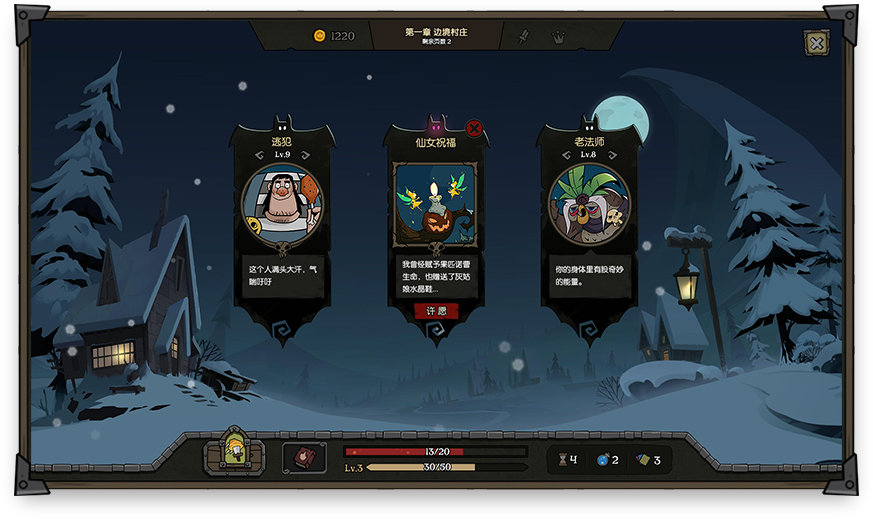Click the gold coin currency icon
873x519 pixels.
[x=319, y=36]
